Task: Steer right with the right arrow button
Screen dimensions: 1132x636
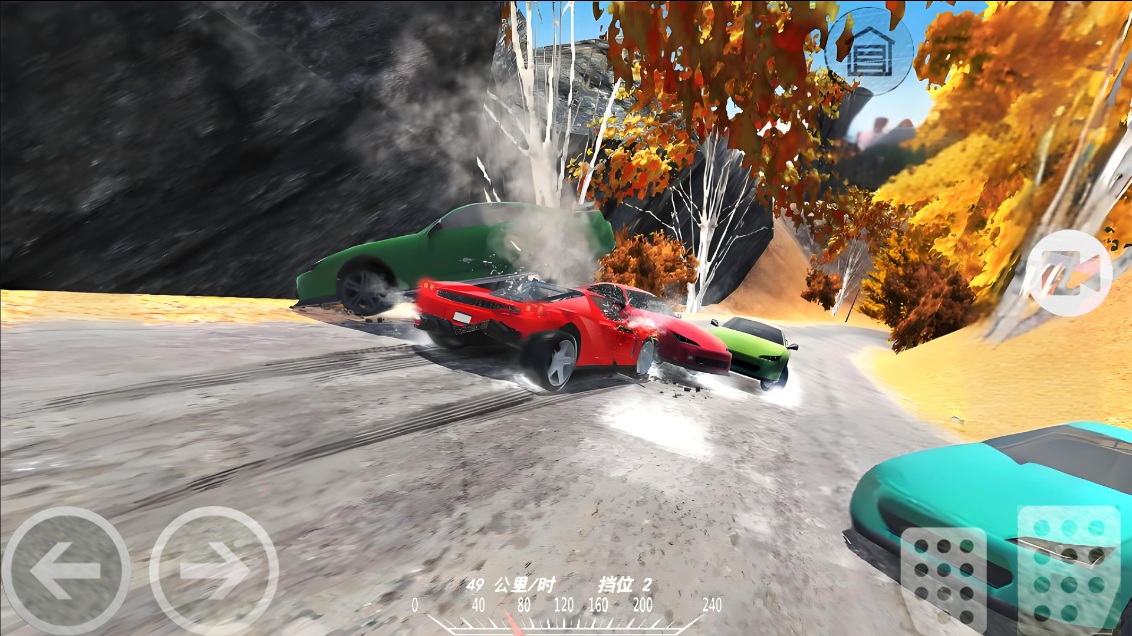Action: click(x=213, y=570)
